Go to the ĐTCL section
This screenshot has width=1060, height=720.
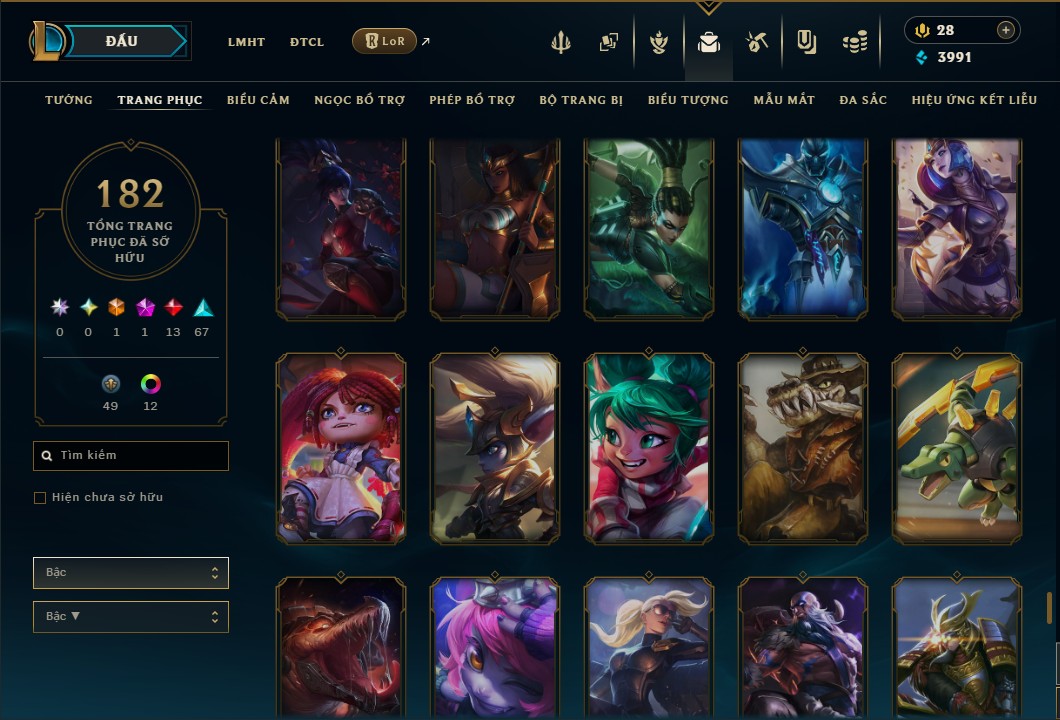pyautogui.click(x=307, y=42)
